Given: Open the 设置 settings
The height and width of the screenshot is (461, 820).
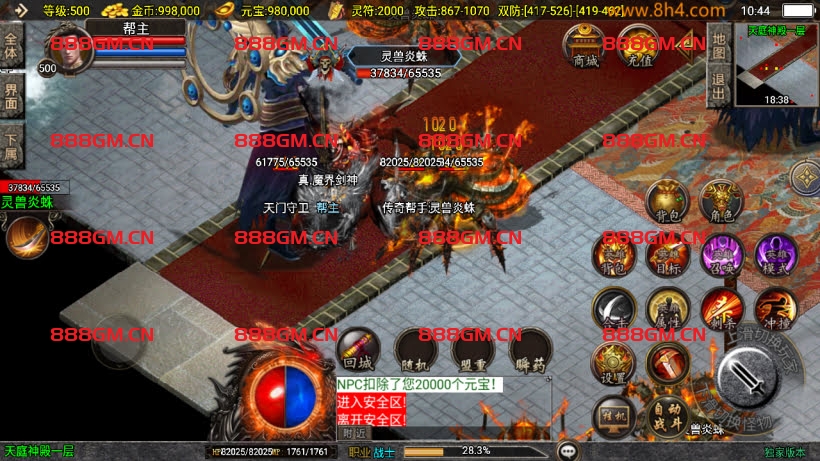Looking at the screenshot, I should (x=613, y=364).
